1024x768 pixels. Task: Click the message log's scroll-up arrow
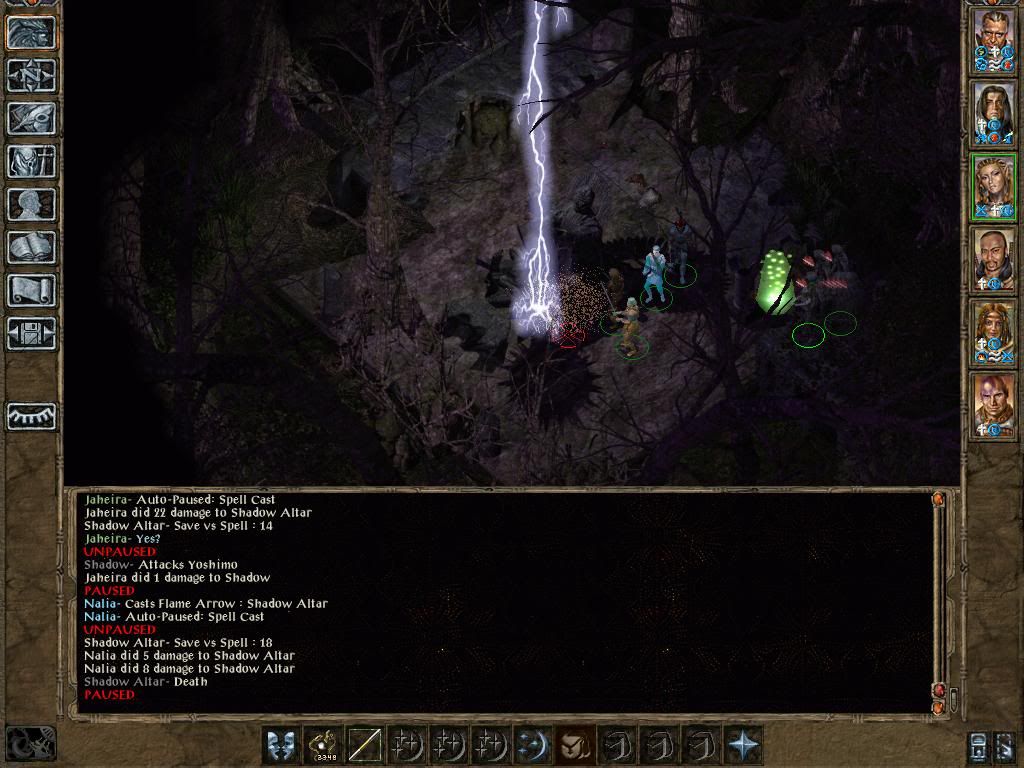(938, 499)
